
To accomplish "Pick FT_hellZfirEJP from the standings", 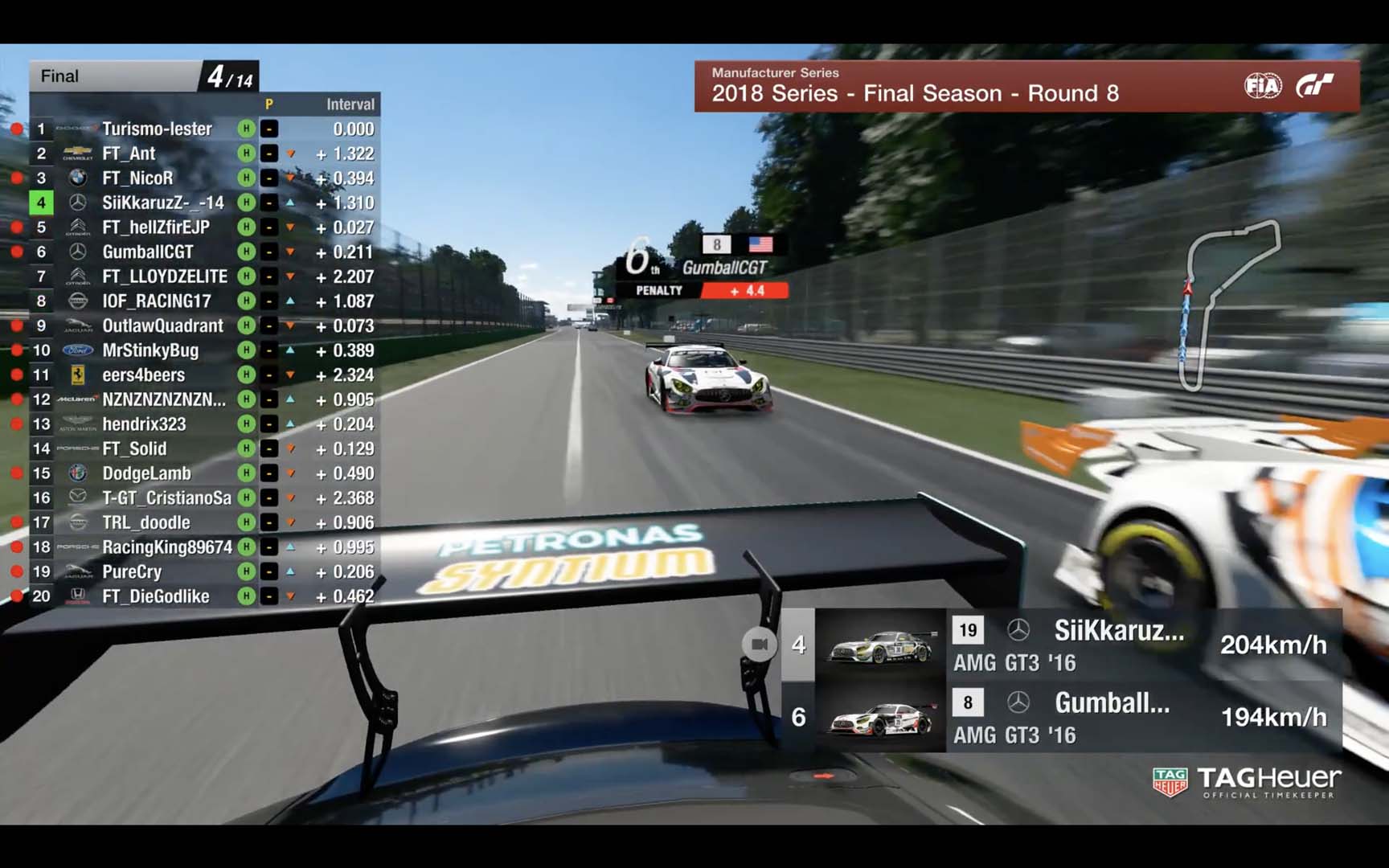I will 155,227.
